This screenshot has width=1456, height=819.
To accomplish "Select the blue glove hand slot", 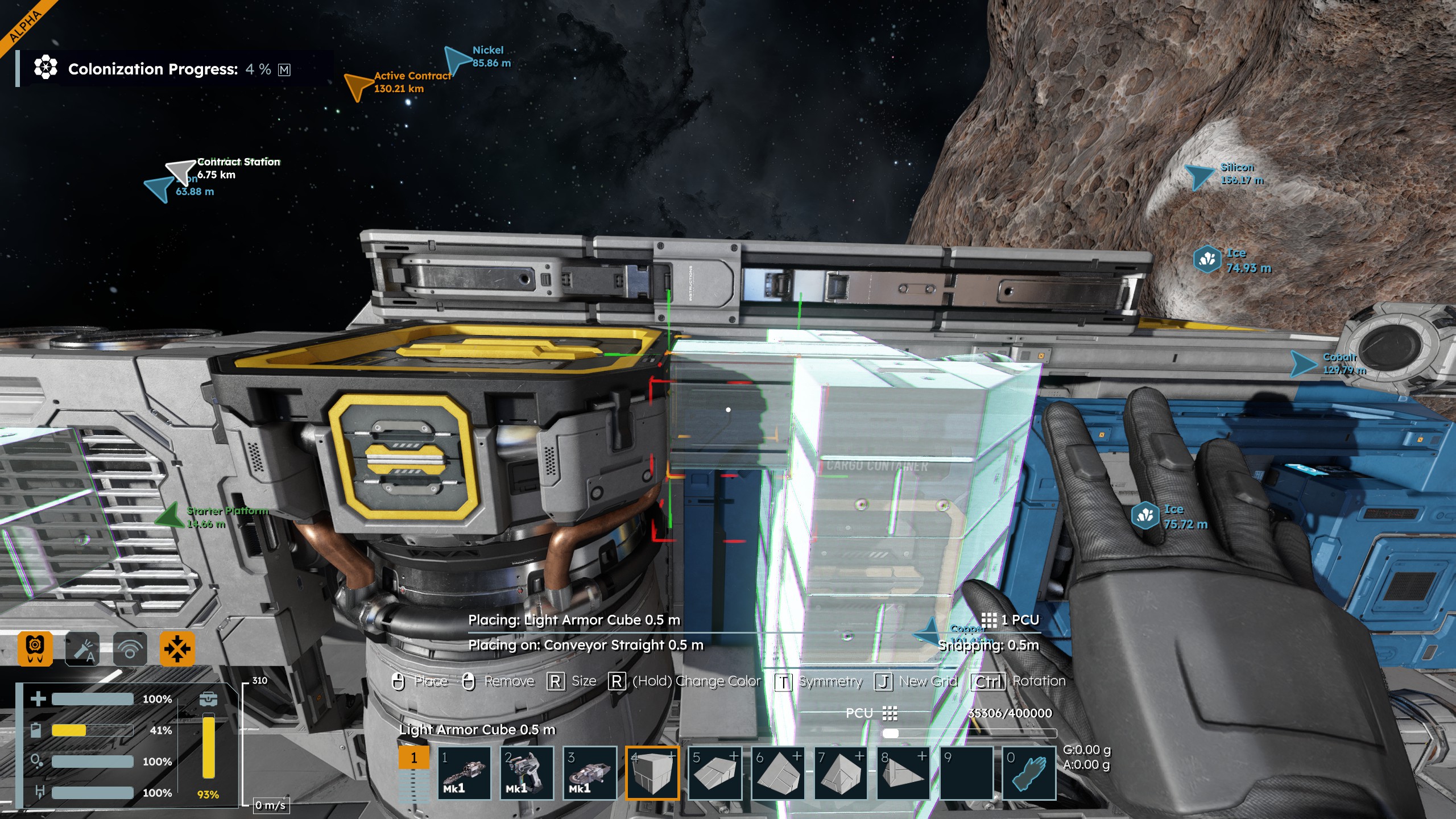I will (x=1029, y=773).
